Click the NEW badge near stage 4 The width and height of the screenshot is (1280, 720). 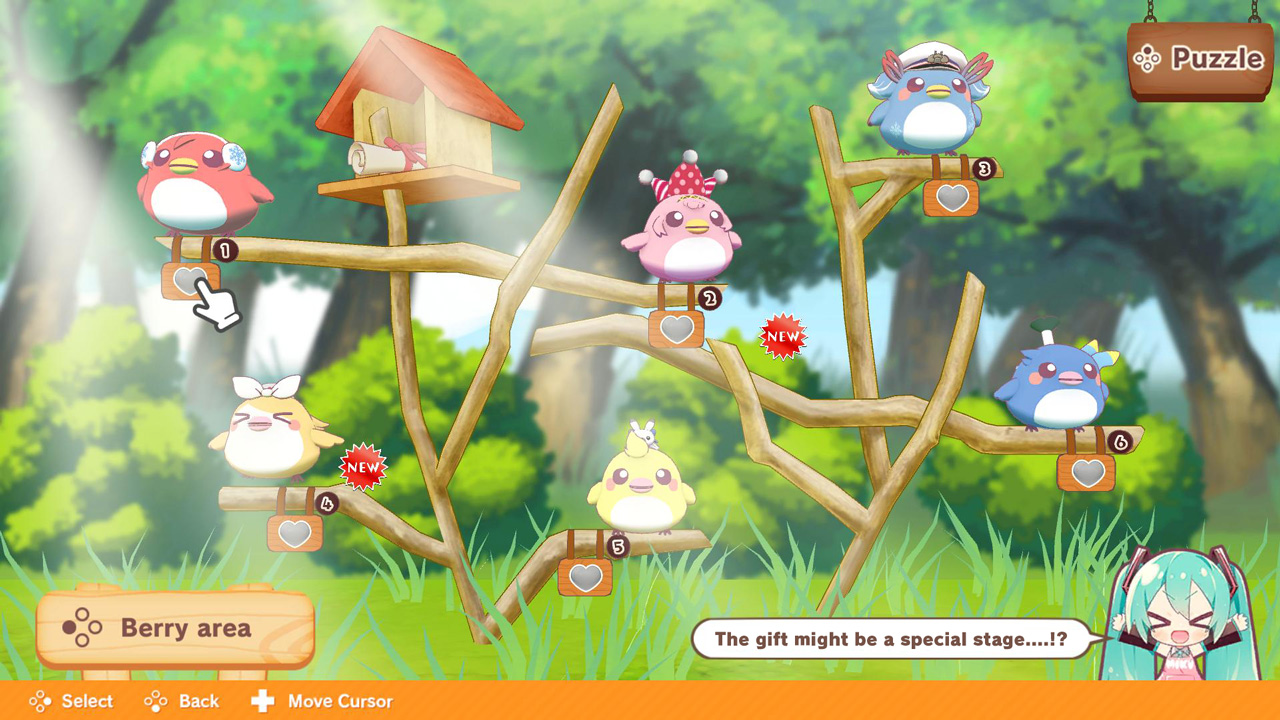360,465
